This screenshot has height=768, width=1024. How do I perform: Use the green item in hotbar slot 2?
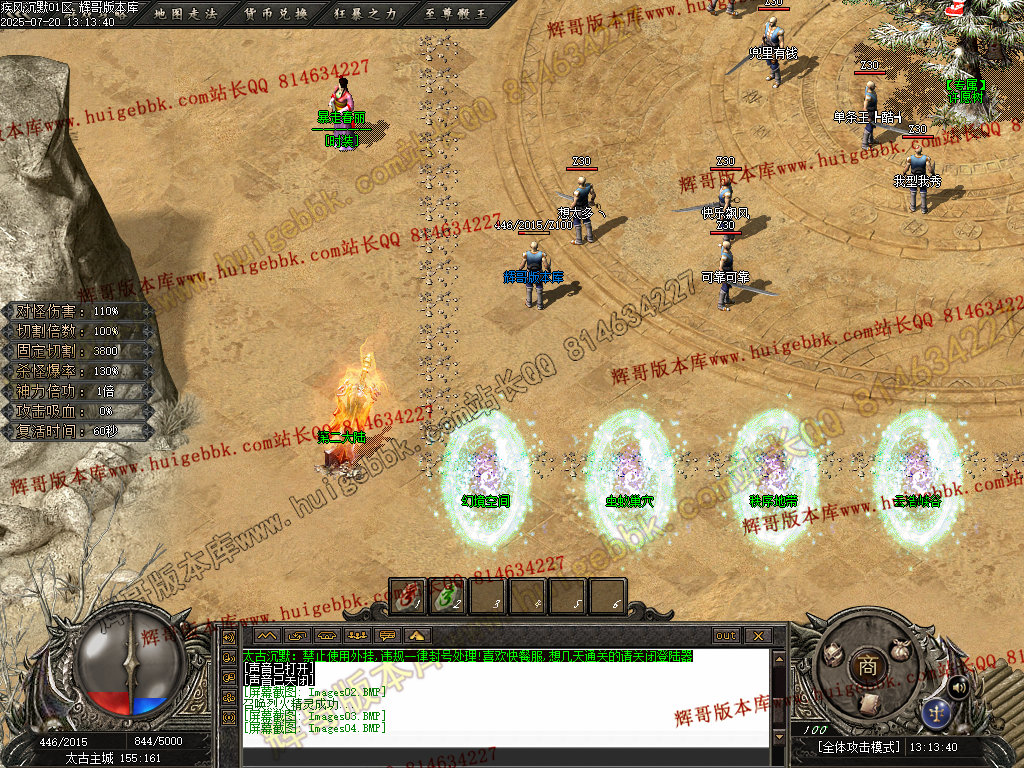pos(447,597)
